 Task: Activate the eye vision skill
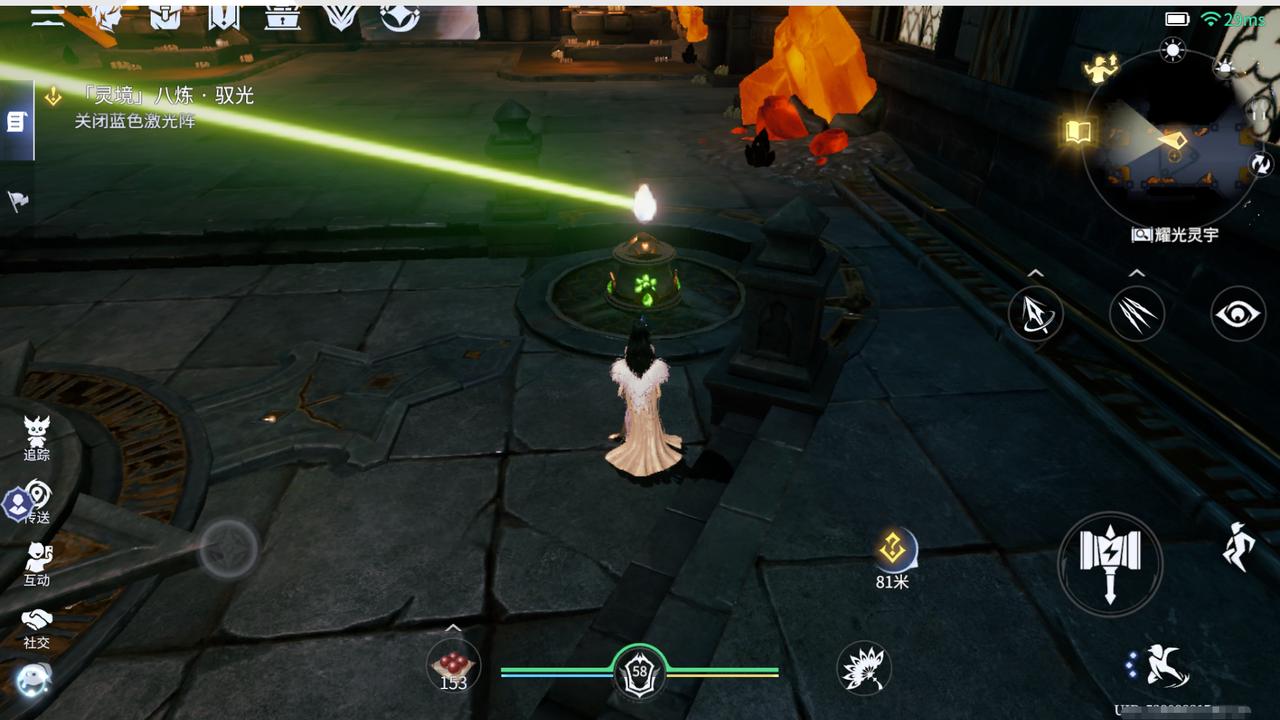click(1238, 314)
